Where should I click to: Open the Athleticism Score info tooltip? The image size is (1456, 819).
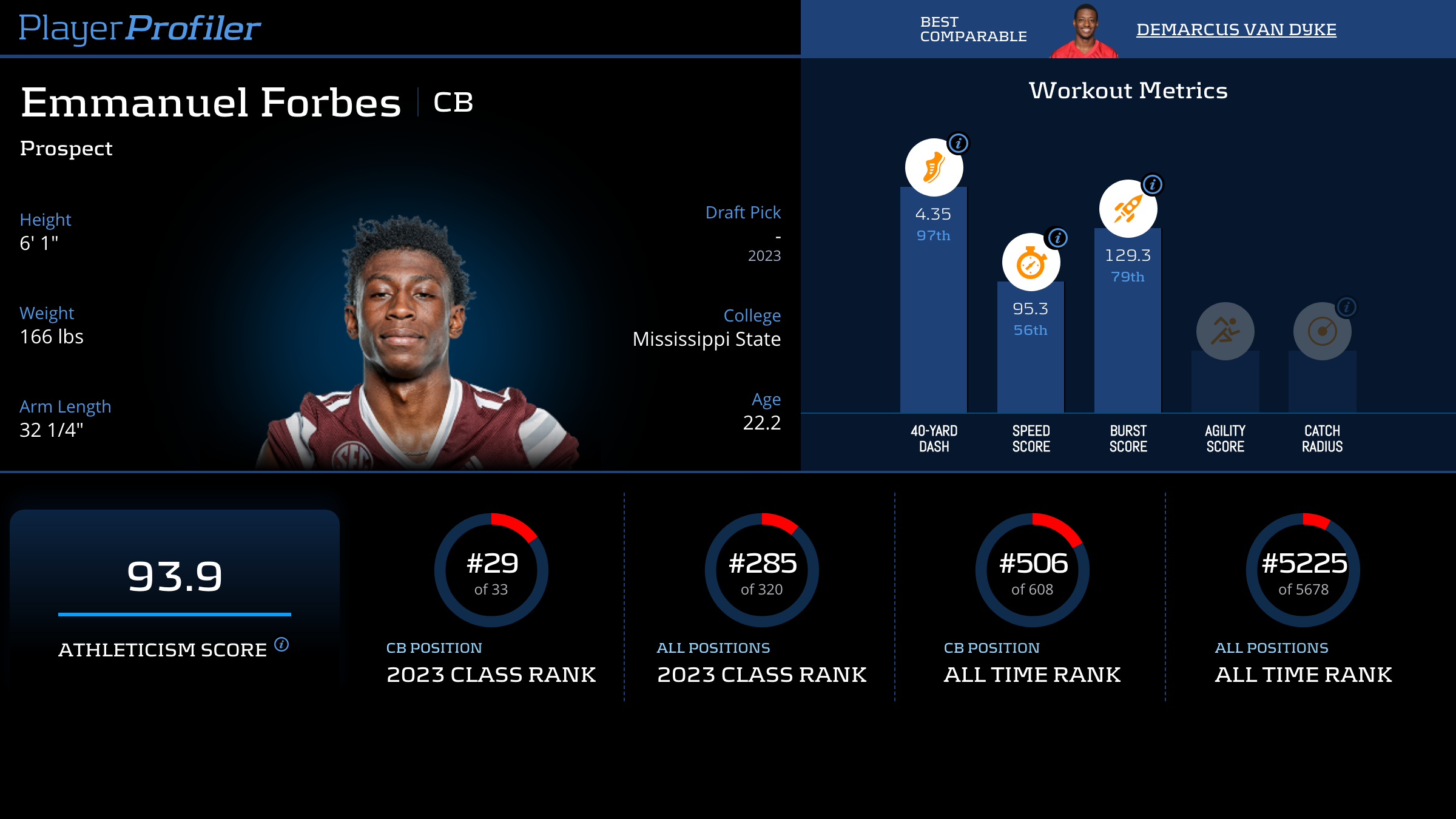[x=281, y=644]
